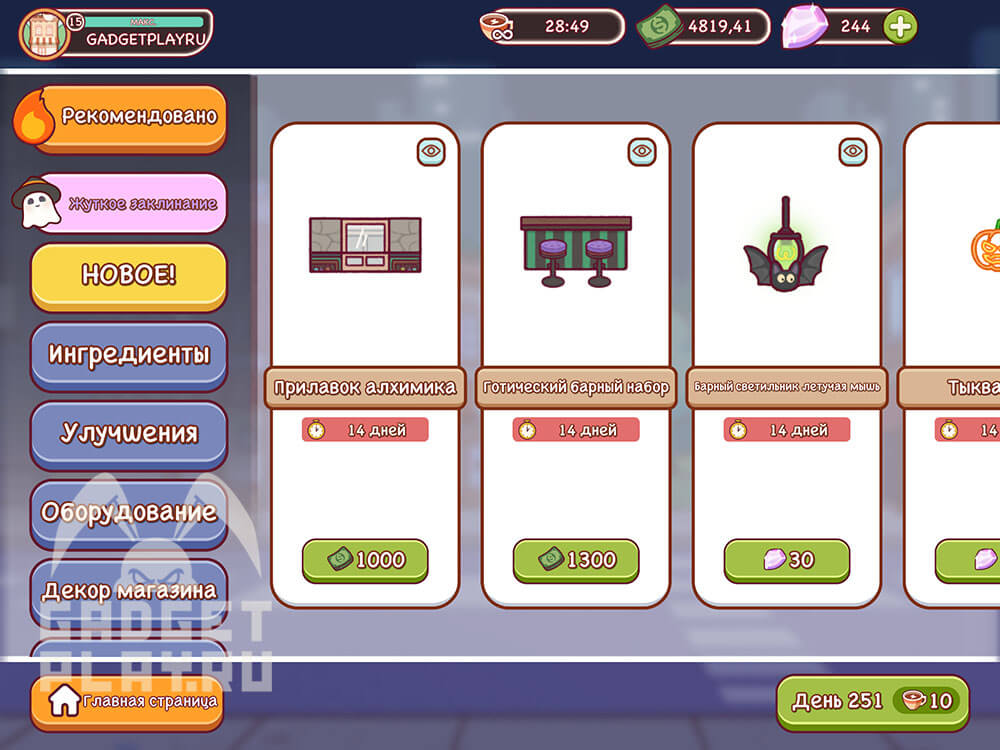Open the Декор магазина category

click(129, 588)
